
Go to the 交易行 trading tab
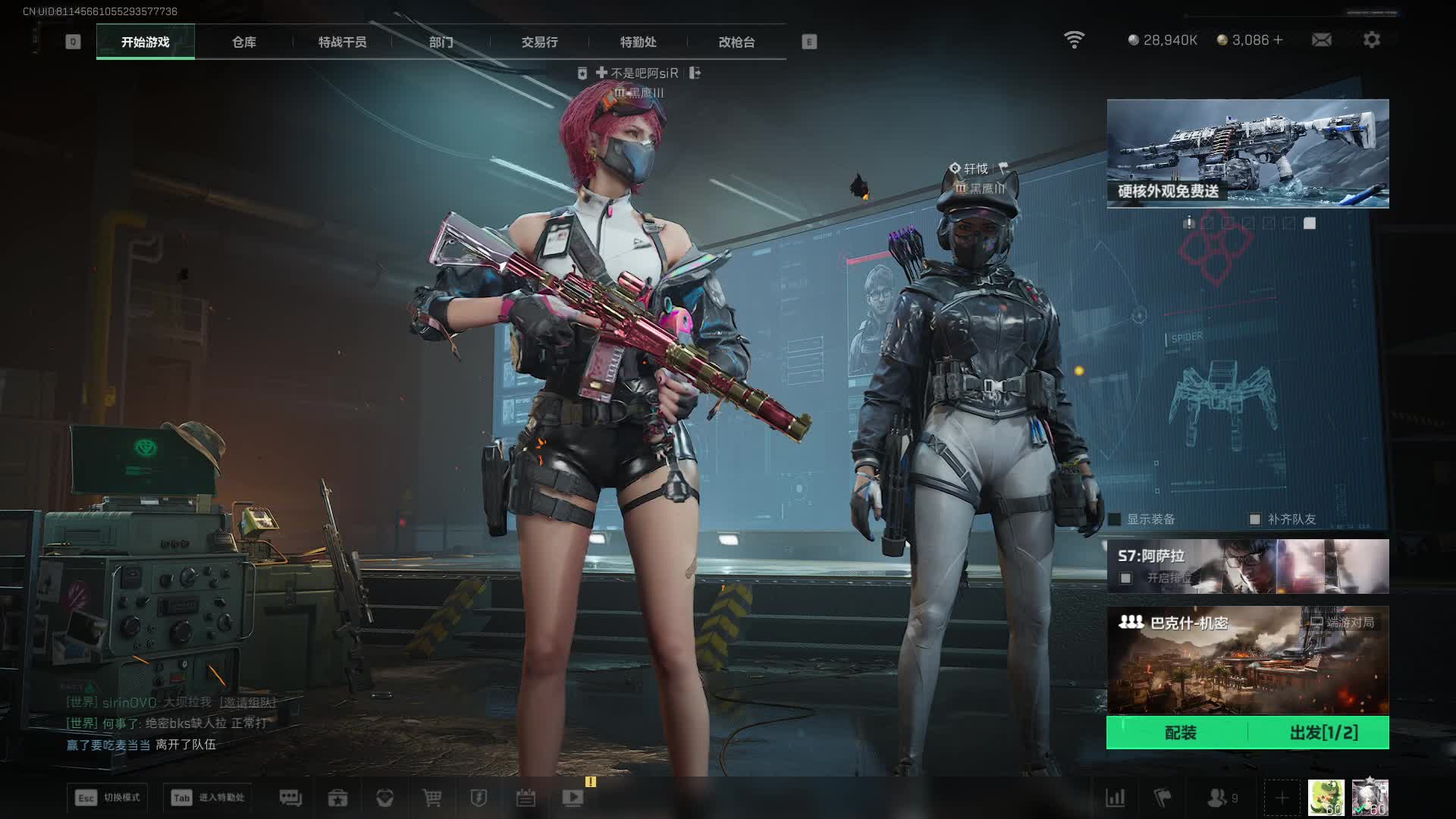(539, 42)
